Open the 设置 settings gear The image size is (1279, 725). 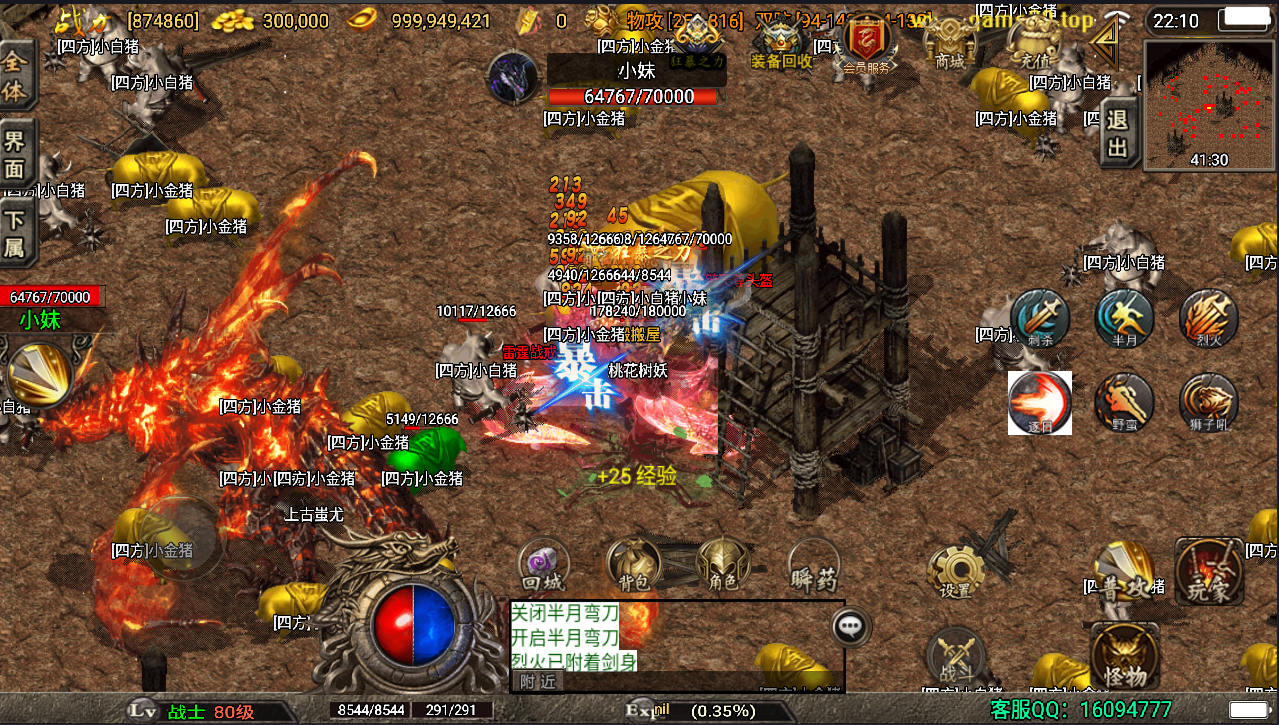[956, 571]
